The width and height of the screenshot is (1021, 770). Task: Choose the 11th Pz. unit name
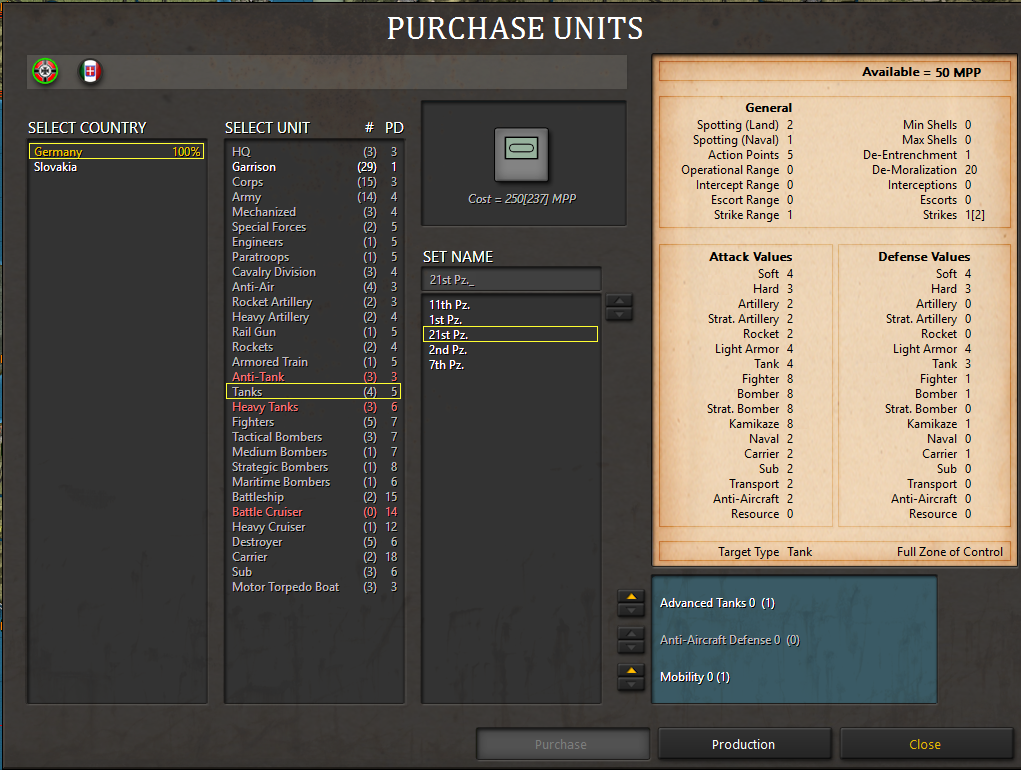[449, 304]
